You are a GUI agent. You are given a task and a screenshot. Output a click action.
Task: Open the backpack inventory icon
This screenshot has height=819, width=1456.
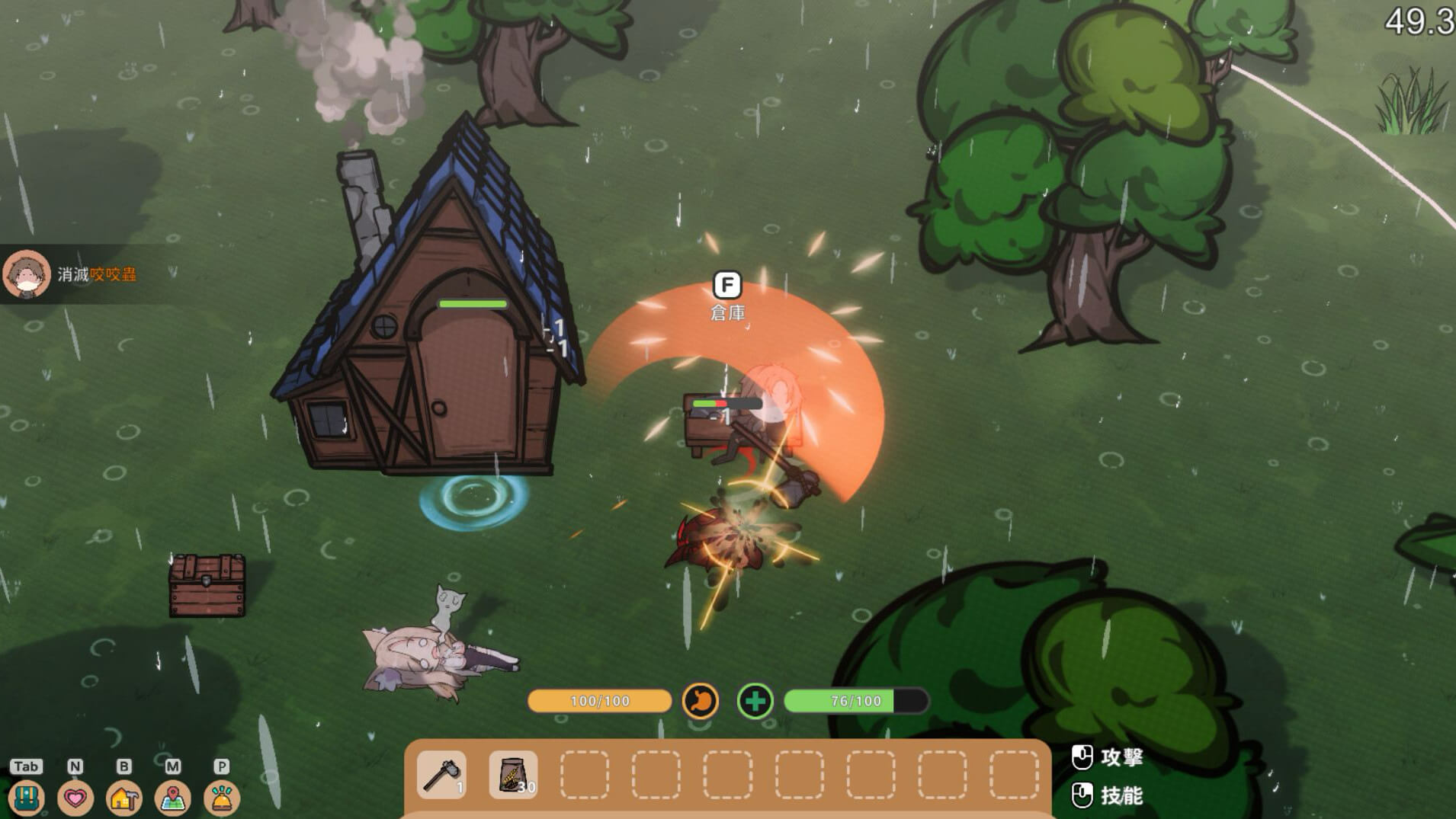point(27,798)
